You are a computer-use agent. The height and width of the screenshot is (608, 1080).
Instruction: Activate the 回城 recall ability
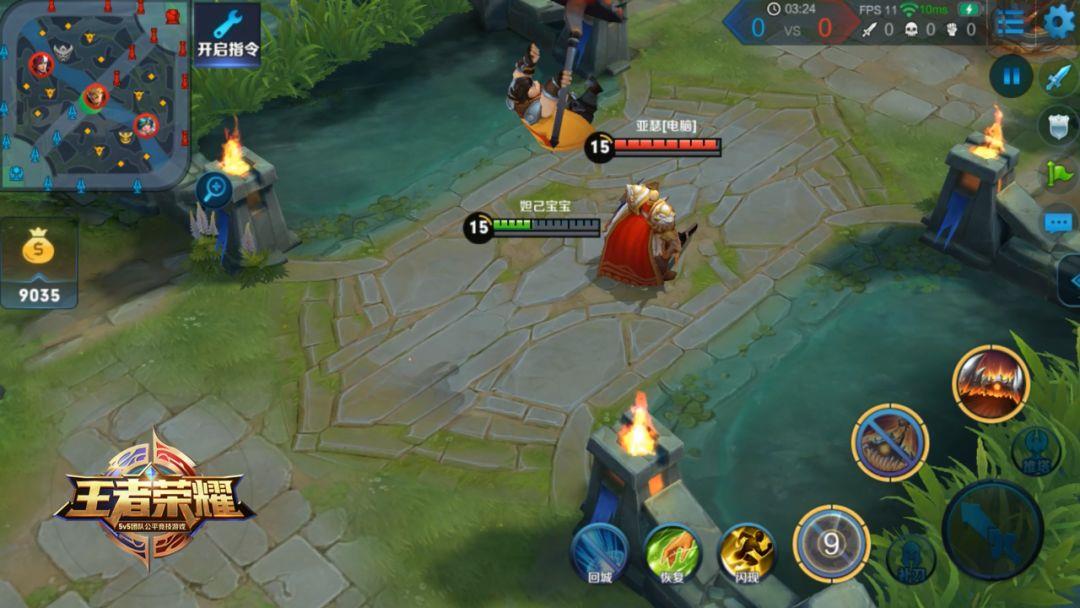(599, 553)
